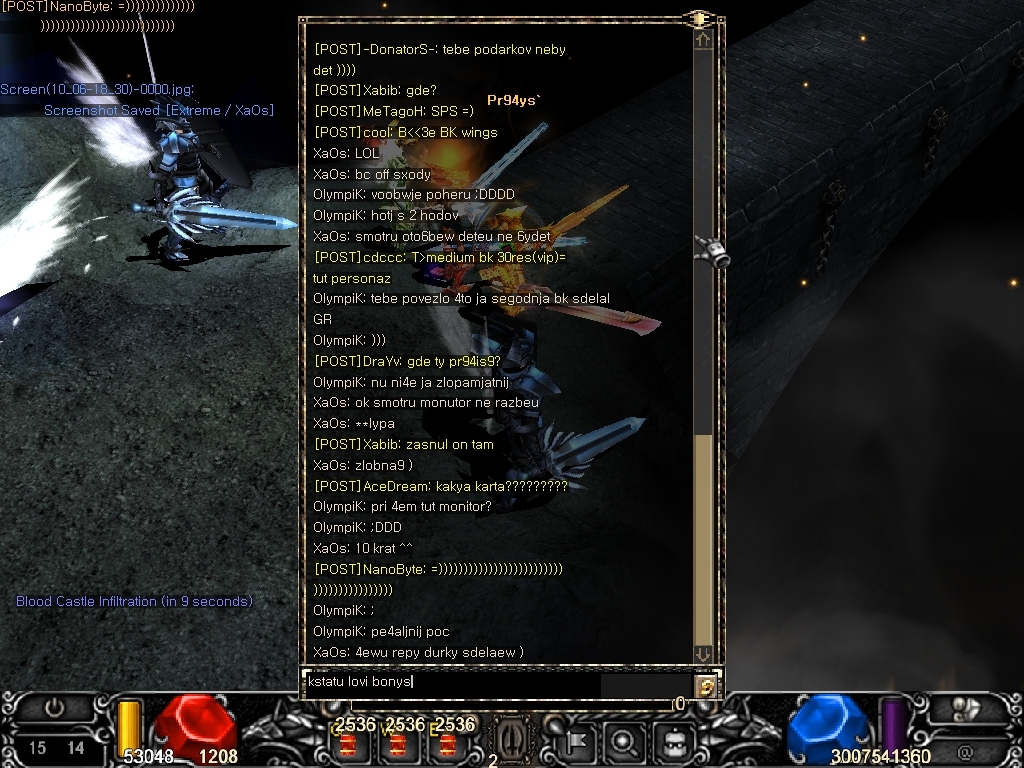The width and height of the screenshot is (1024, 768).
Task: Click the chat log scroll-up arrow
Action: pos(704,41)
